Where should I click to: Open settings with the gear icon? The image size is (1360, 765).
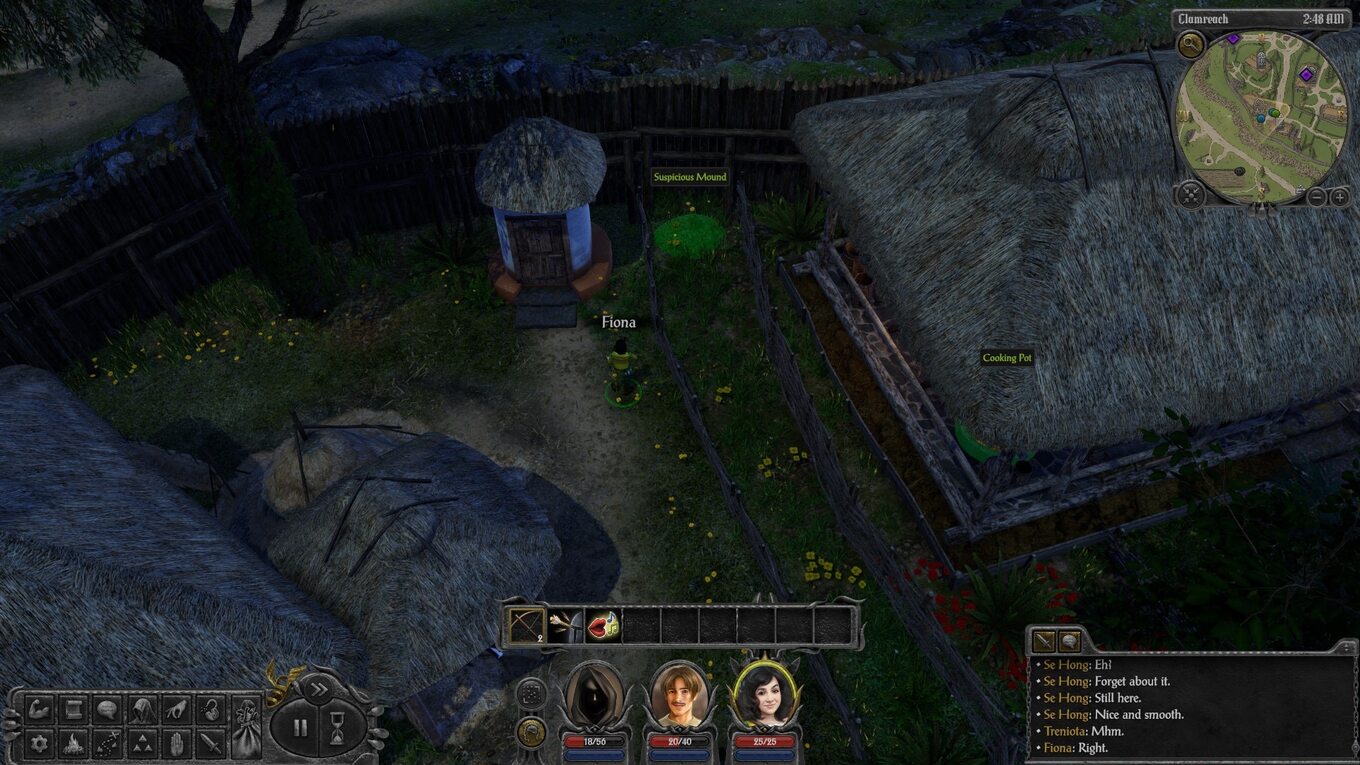(40, 743)
